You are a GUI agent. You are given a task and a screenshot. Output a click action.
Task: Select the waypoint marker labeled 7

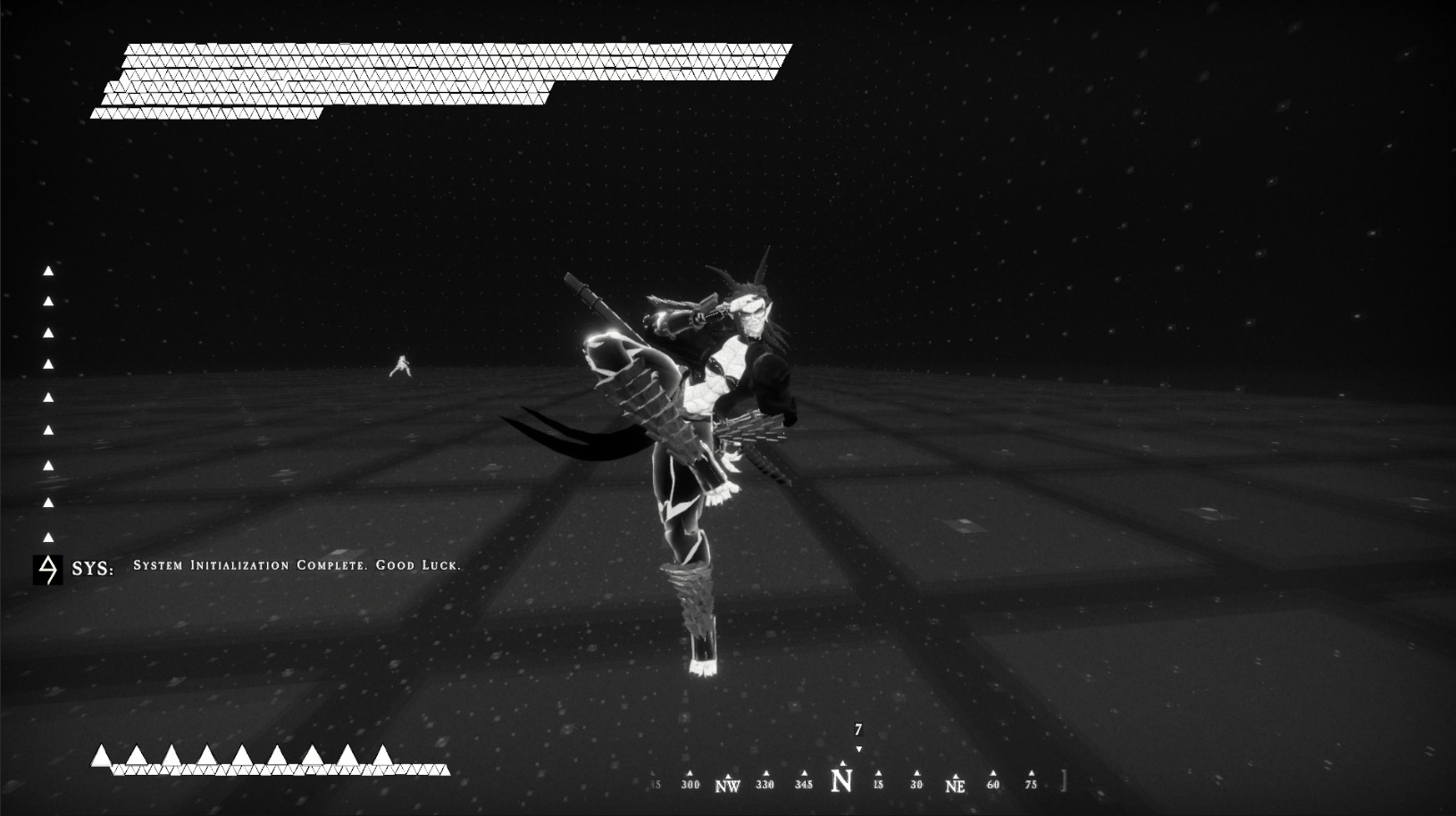click(858, 729)
